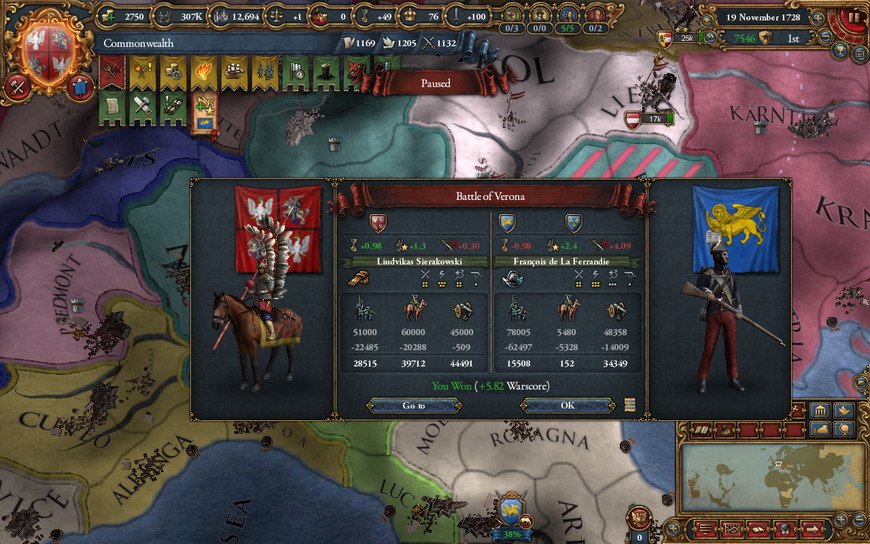This screenshot has height=544, width=870.
Task: Confirm the battle result with OK
Action: [x=566, y=406]
